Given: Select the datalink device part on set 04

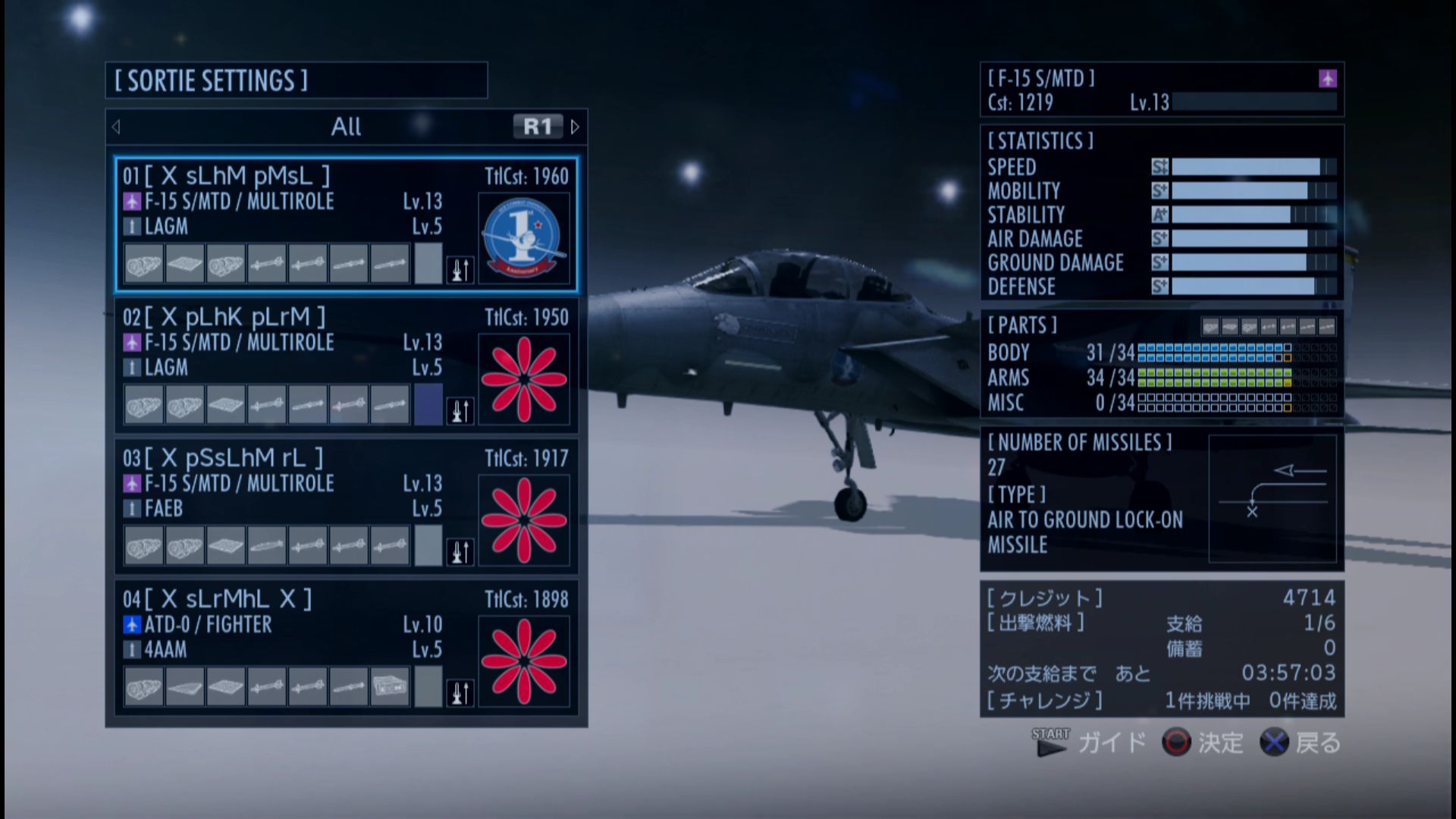Looking at the screenshot, I should pyautogui.click(x=390, y=687).
